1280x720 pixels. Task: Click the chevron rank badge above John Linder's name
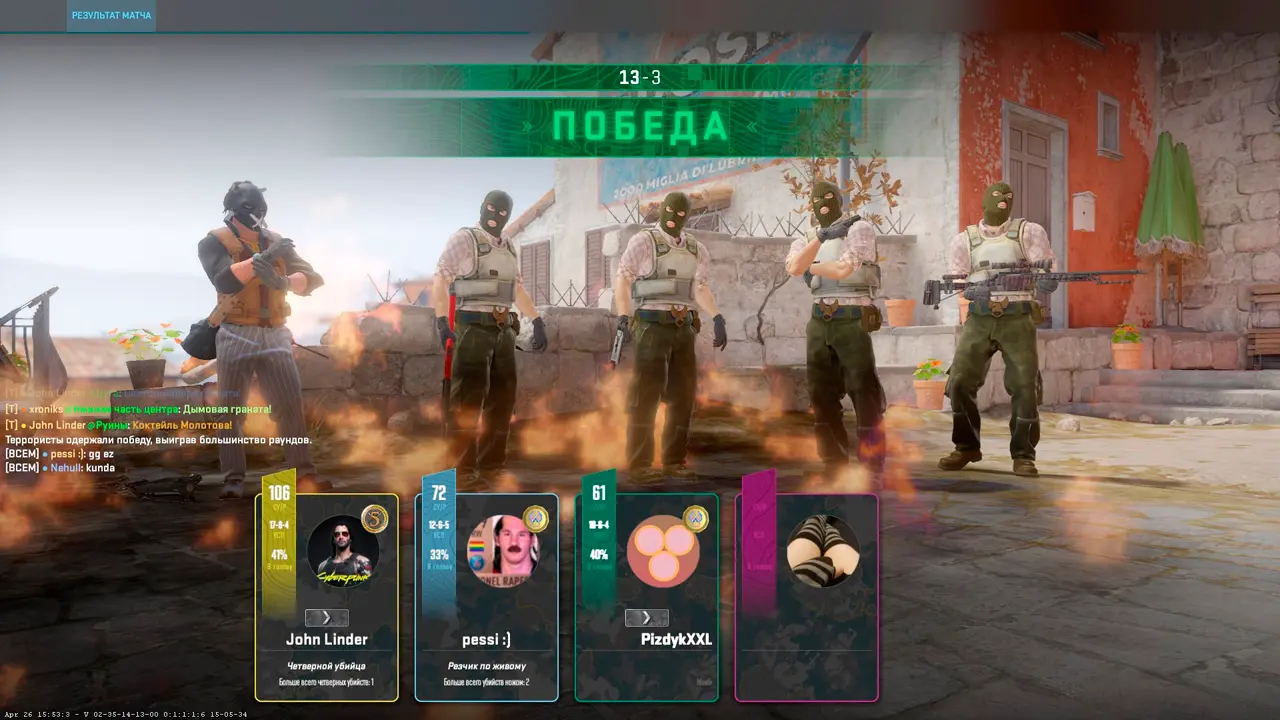click(x=327, y=618)
